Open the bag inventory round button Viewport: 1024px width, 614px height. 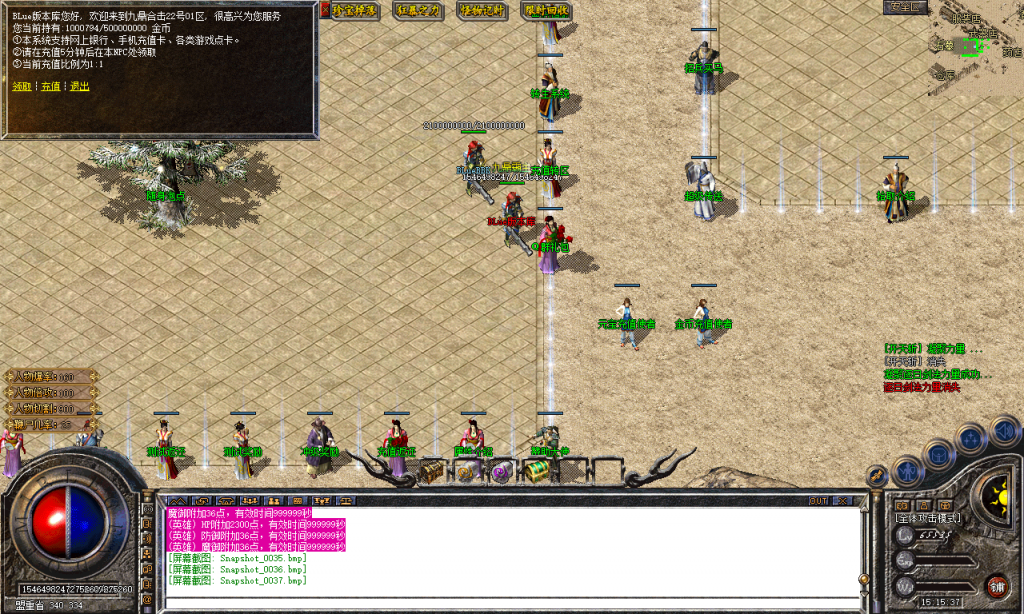click(939, 454)
